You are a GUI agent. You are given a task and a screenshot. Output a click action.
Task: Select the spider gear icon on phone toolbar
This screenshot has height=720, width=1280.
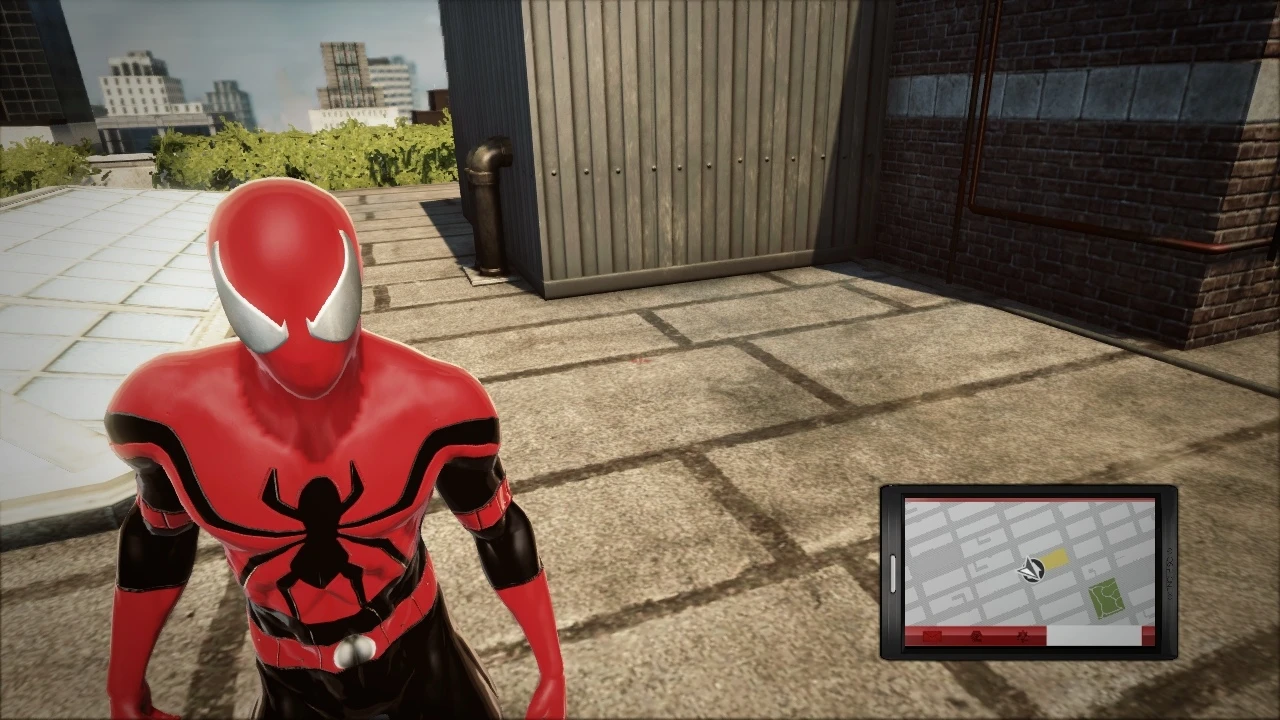[1024, 637]
